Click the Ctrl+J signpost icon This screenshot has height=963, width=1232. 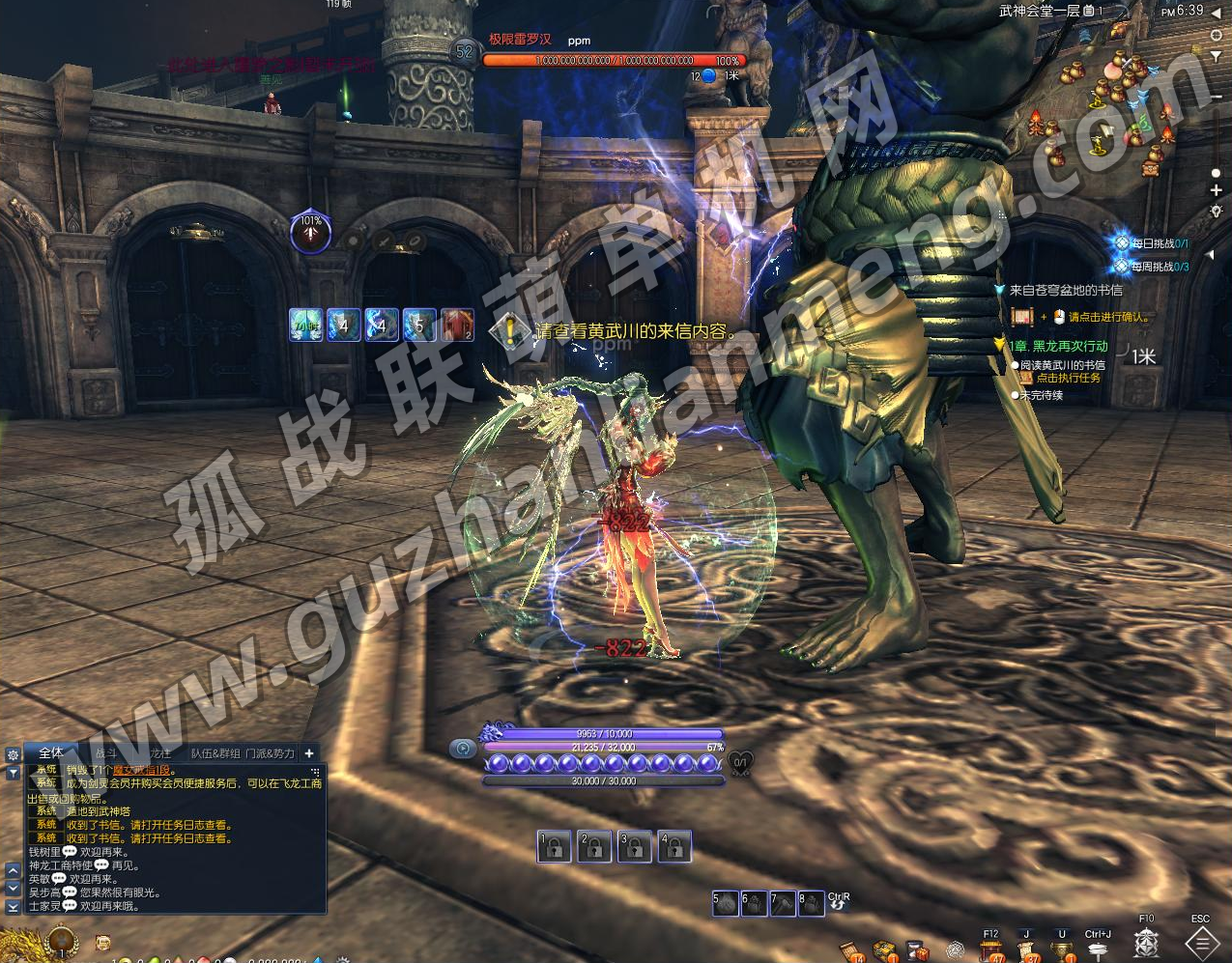pos(1098,950)
